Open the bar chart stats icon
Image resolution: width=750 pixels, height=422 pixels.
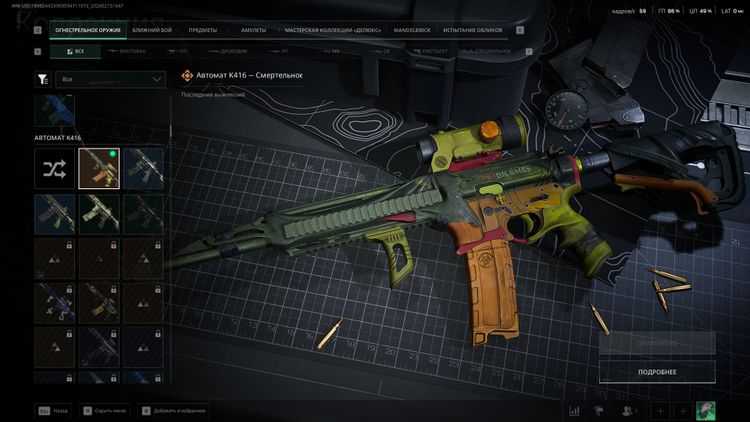[x=575, y=411]
